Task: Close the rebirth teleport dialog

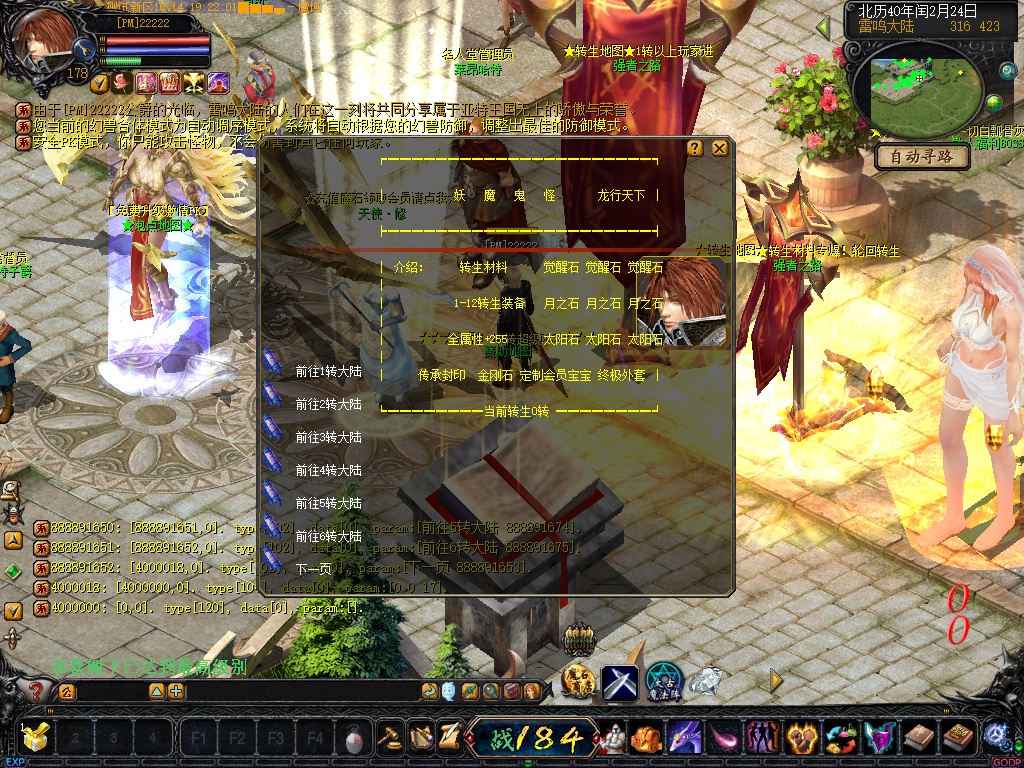Action: (719, 148)
